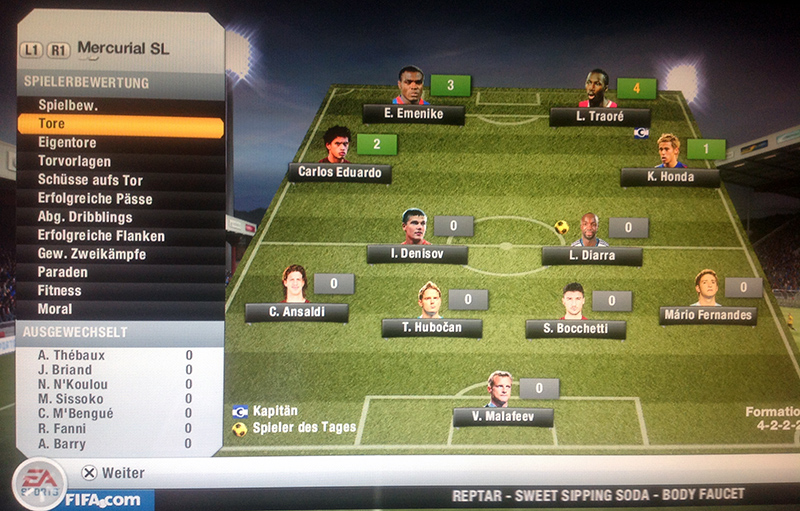Pick L. Traoré's player card

(x=599, y=117)
